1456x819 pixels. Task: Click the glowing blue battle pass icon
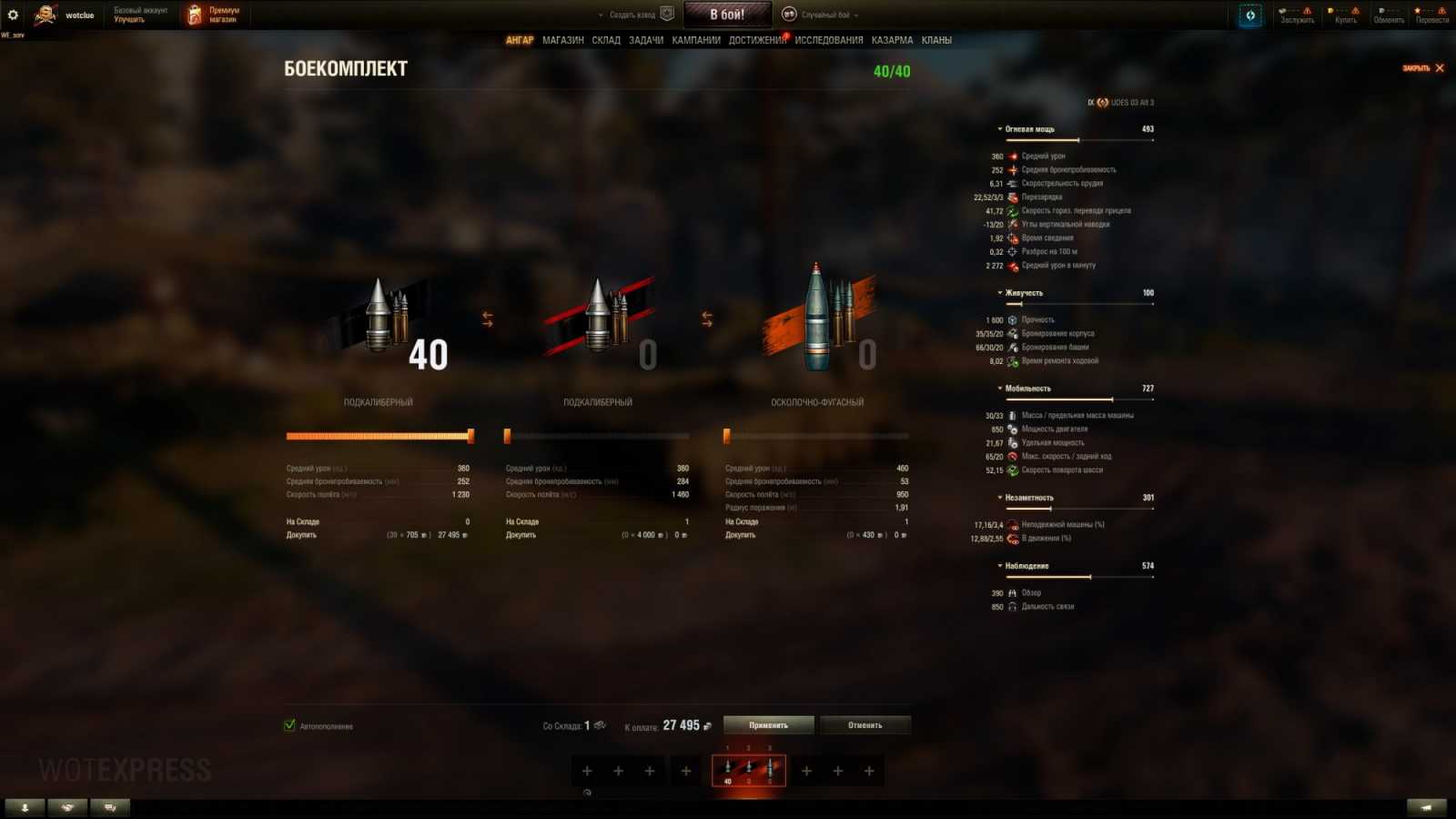tap(1250, 14)
